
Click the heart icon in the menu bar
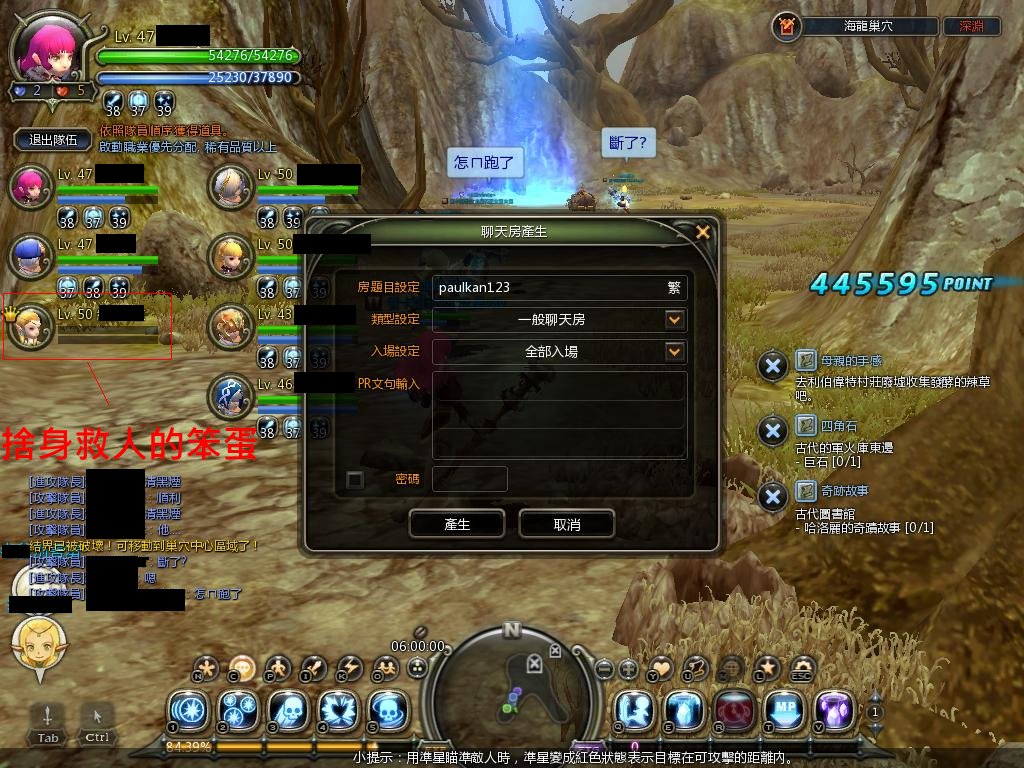pos(661,668)
